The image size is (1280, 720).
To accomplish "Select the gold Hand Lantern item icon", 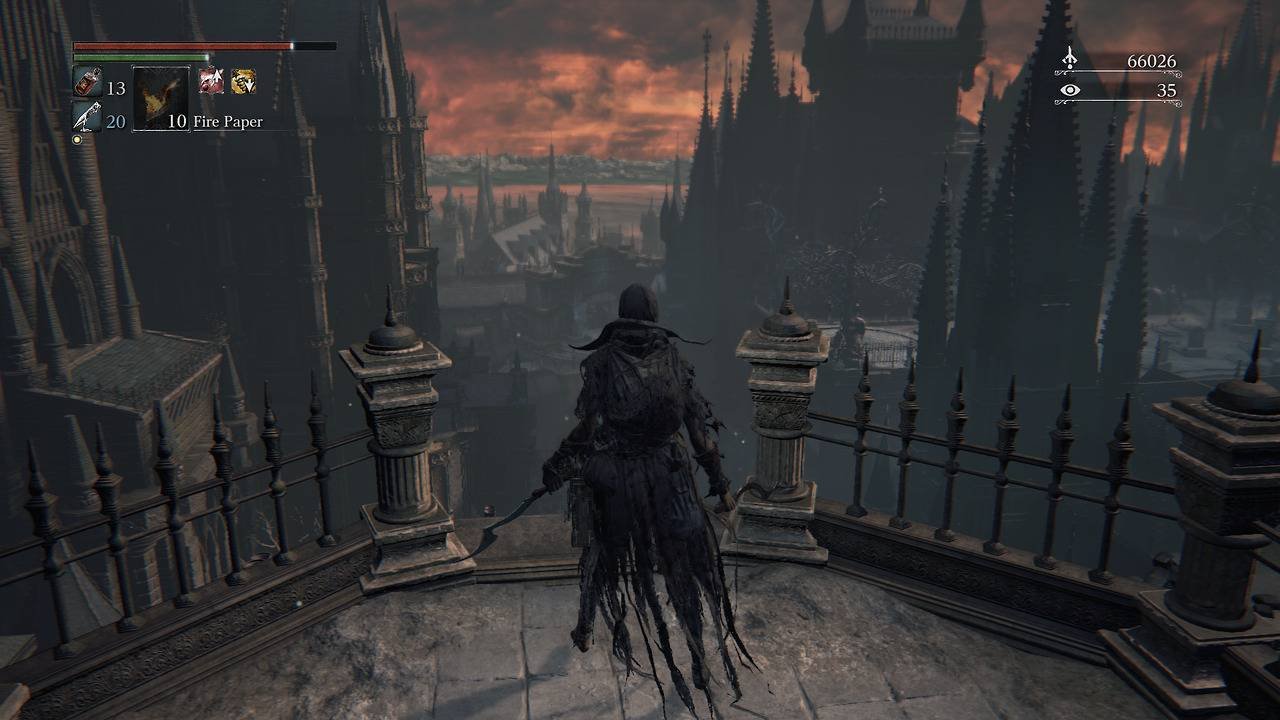I will [243, 79].
